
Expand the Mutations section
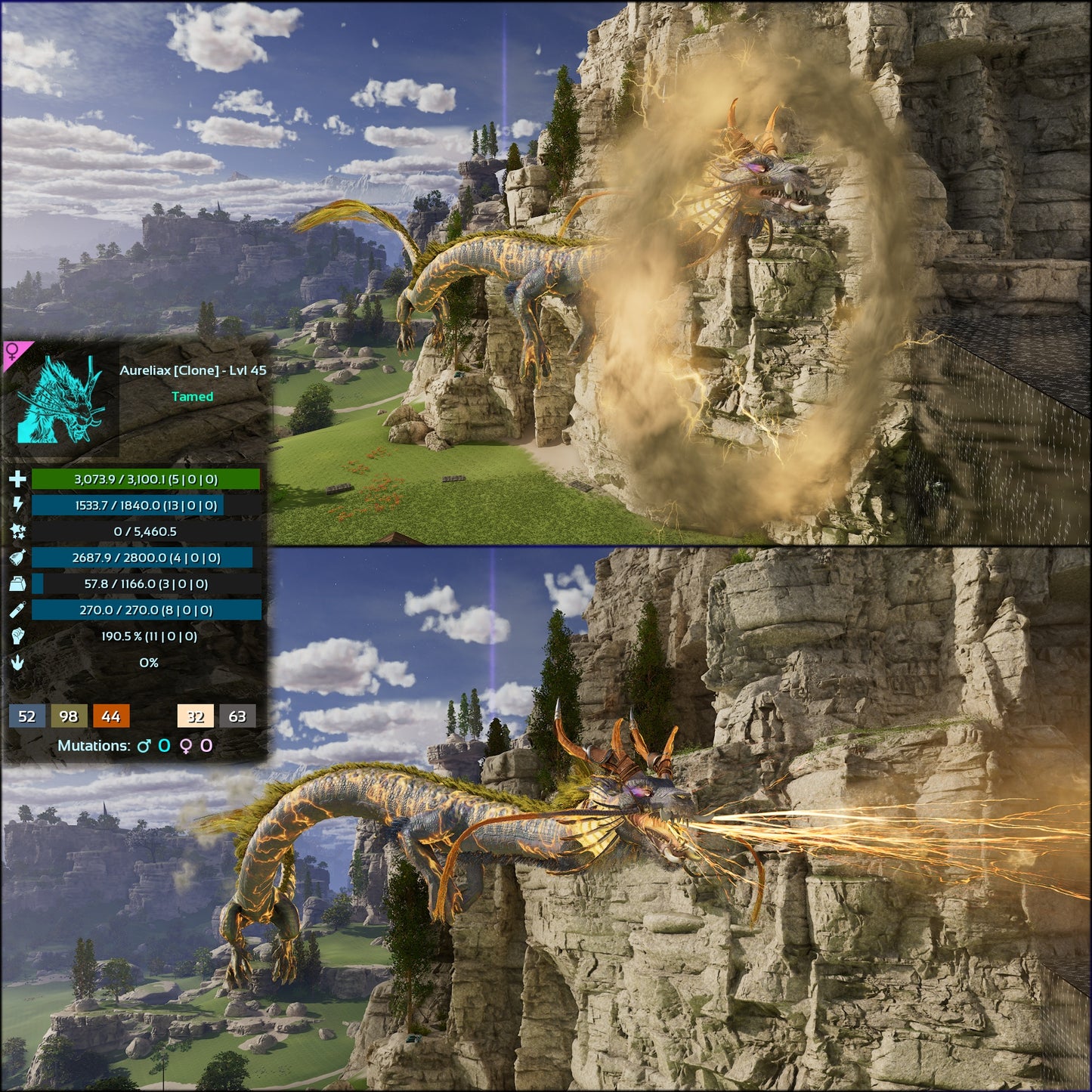(94, 744)
